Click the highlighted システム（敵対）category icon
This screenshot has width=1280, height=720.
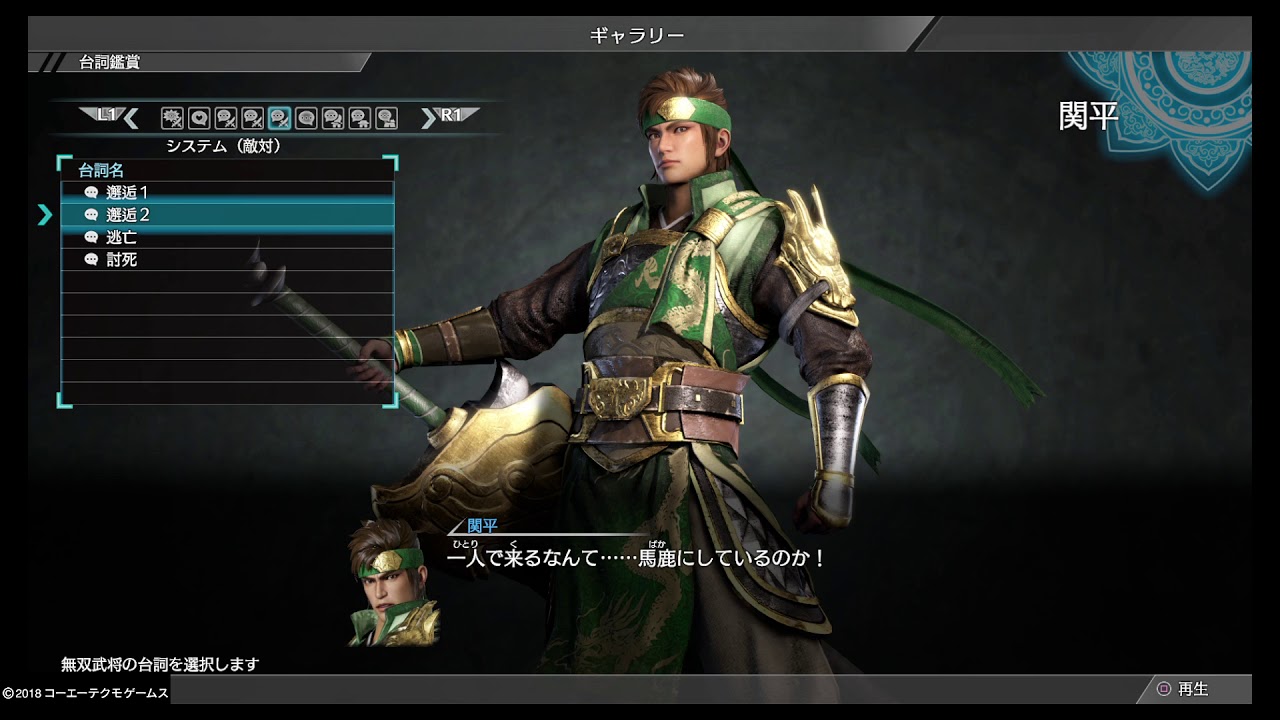tap(280, 118)
